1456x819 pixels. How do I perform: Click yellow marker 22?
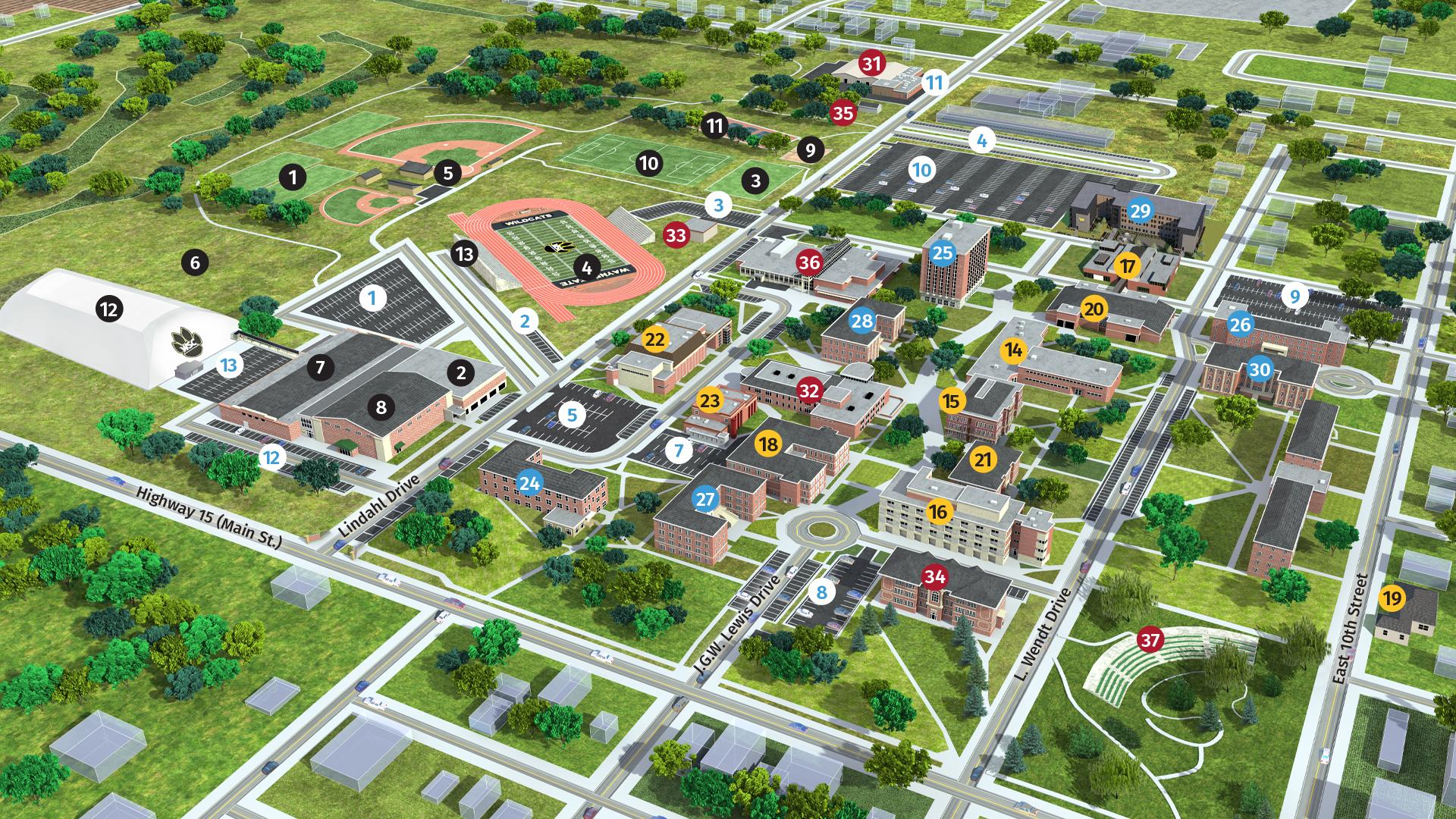654,340
